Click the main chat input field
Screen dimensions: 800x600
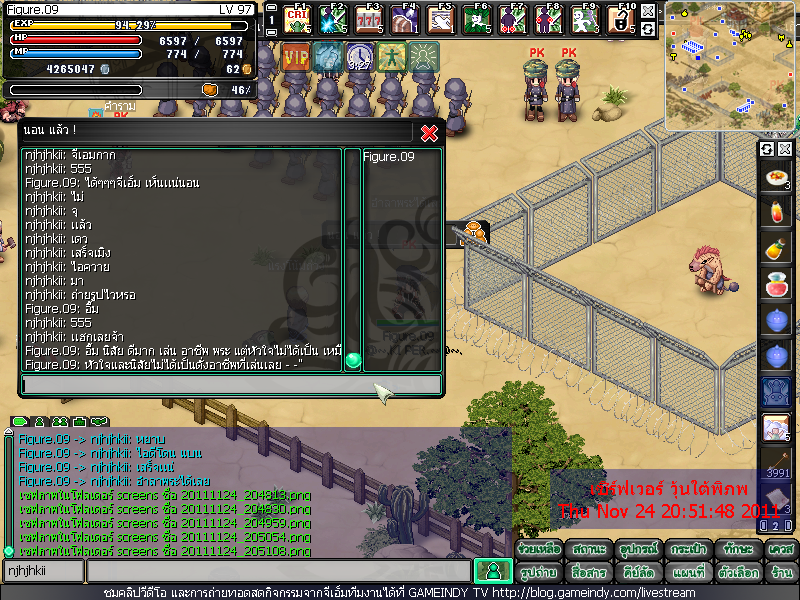[278, 571]
